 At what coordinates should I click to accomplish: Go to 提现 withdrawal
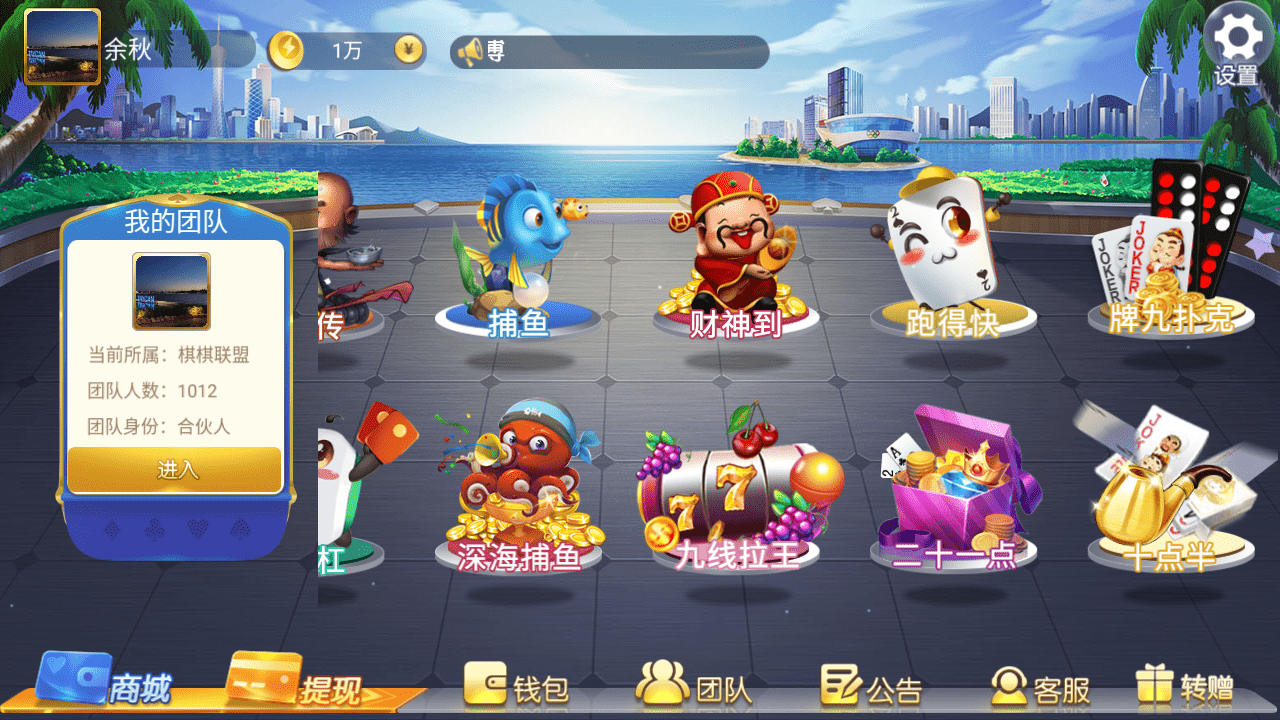[296, 685]
